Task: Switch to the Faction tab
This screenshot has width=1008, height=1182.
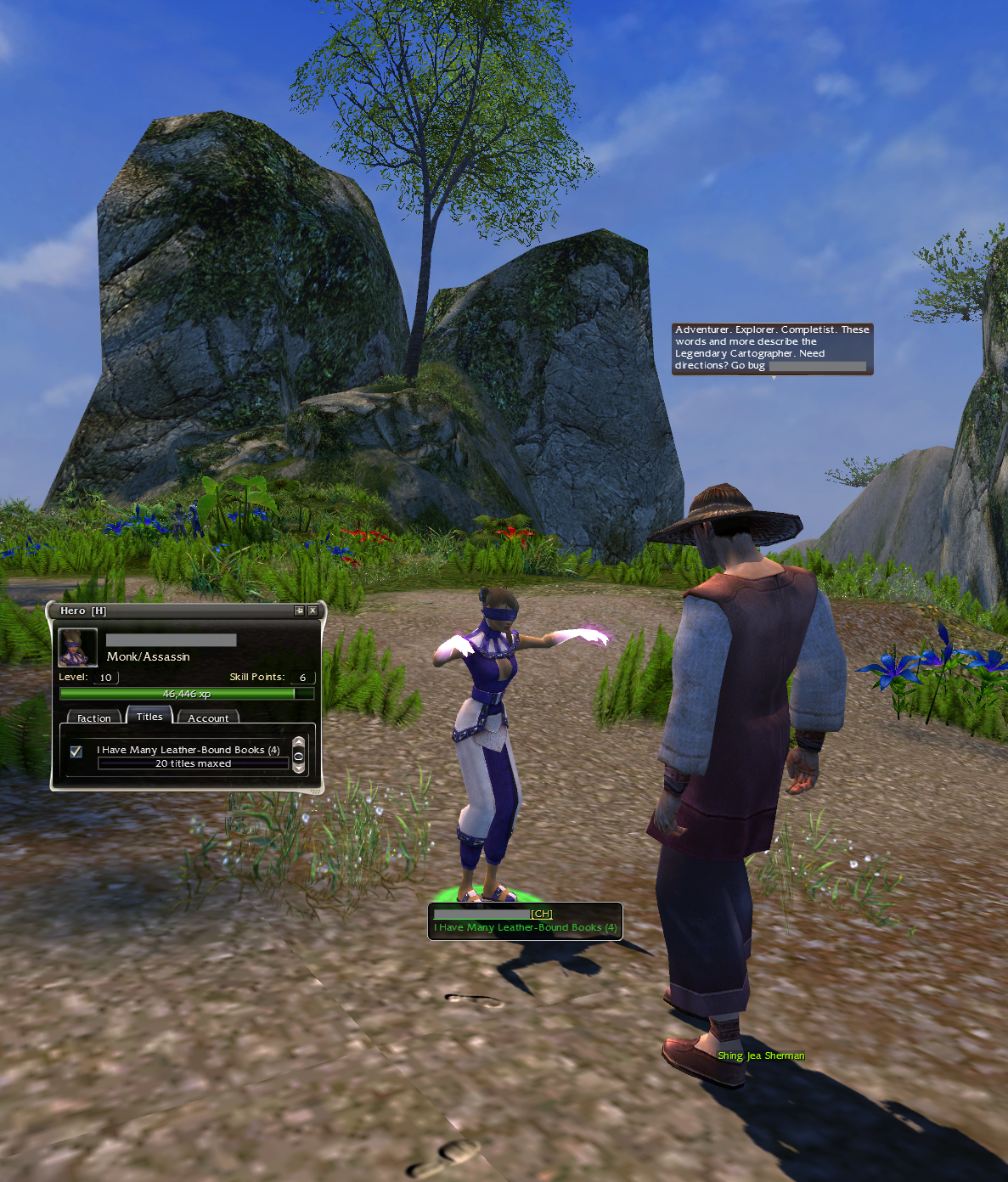Action: tap(93, 718)
